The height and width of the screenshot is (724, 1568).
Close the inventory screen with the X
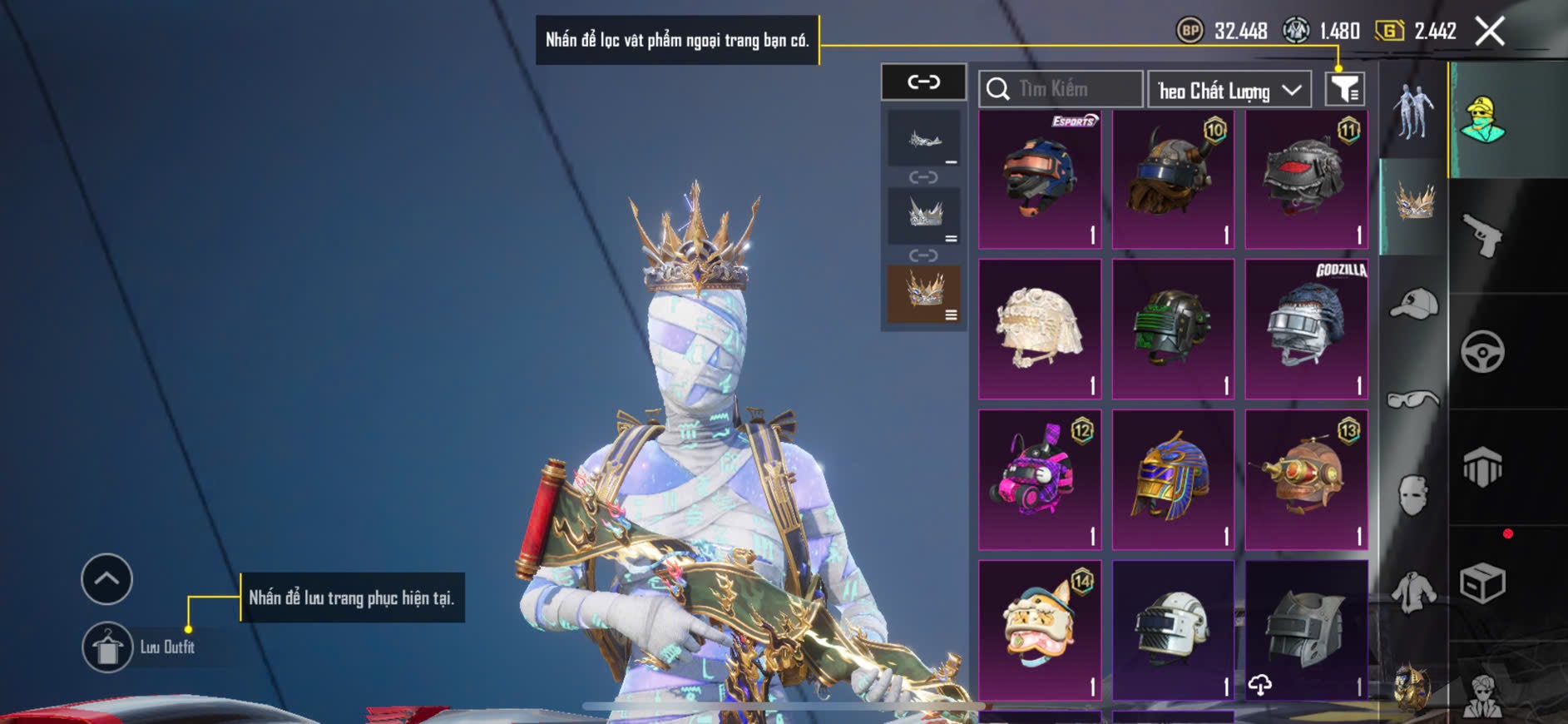pyautogui.click(x=1489, y=32)
